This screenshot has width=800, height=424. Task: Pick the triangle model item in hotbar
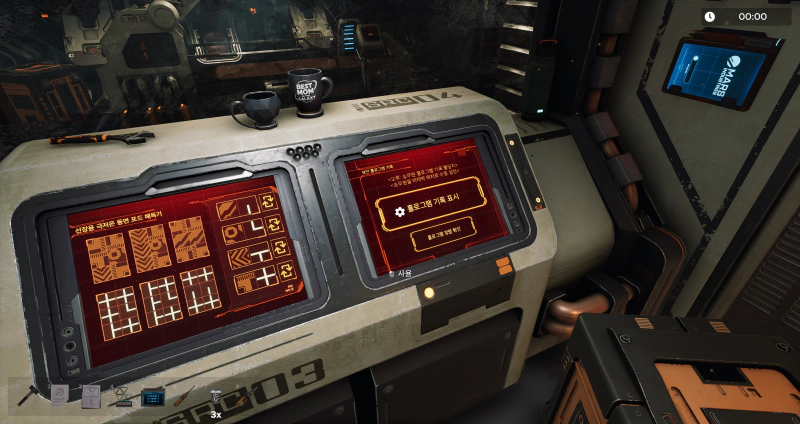(x=122, y=397)
